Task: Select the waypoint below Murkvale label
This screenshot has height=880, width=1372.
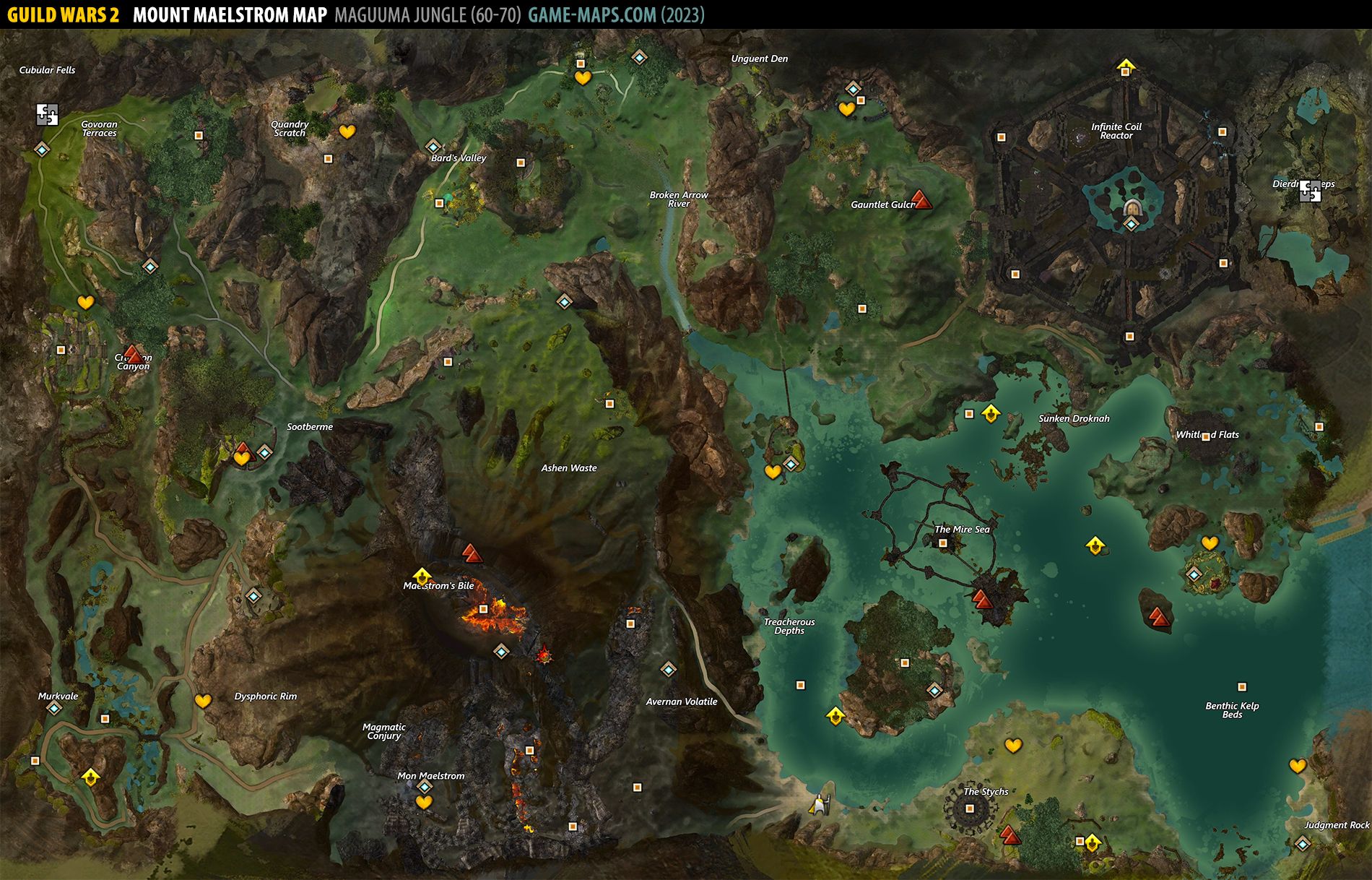Action: pyautogui.click(x=54, y=708)
